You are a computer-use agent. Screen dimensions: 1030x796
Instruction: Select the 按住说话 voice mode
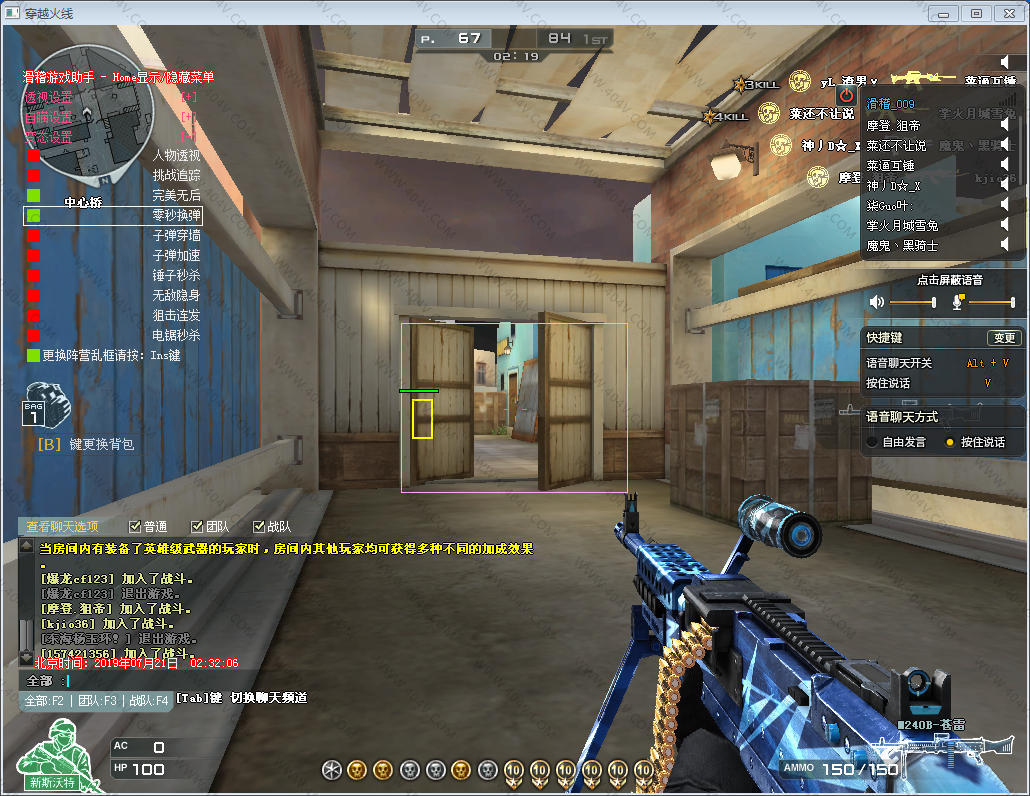950,442
